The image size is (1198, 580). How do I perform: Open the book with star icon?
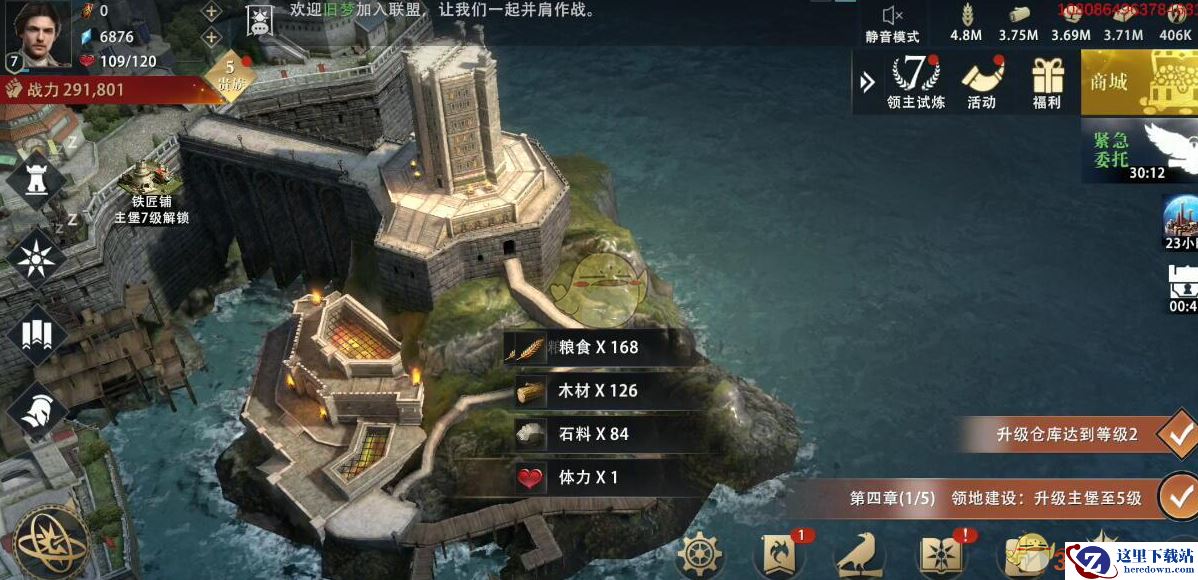[943, 556]
